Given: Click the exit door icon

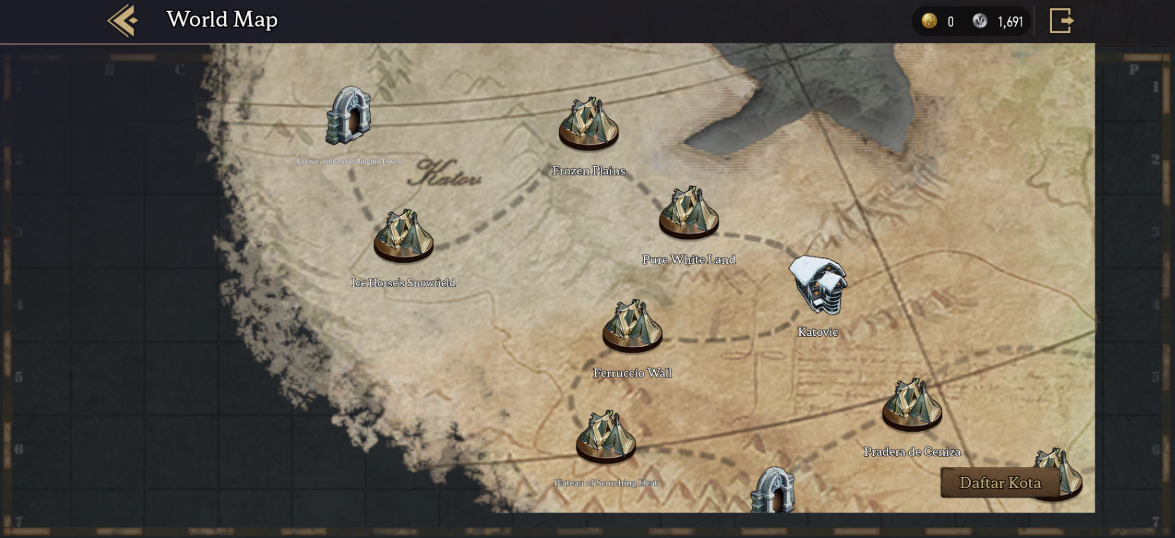Looking at the screenshot, I should (x=1061, y=21).
